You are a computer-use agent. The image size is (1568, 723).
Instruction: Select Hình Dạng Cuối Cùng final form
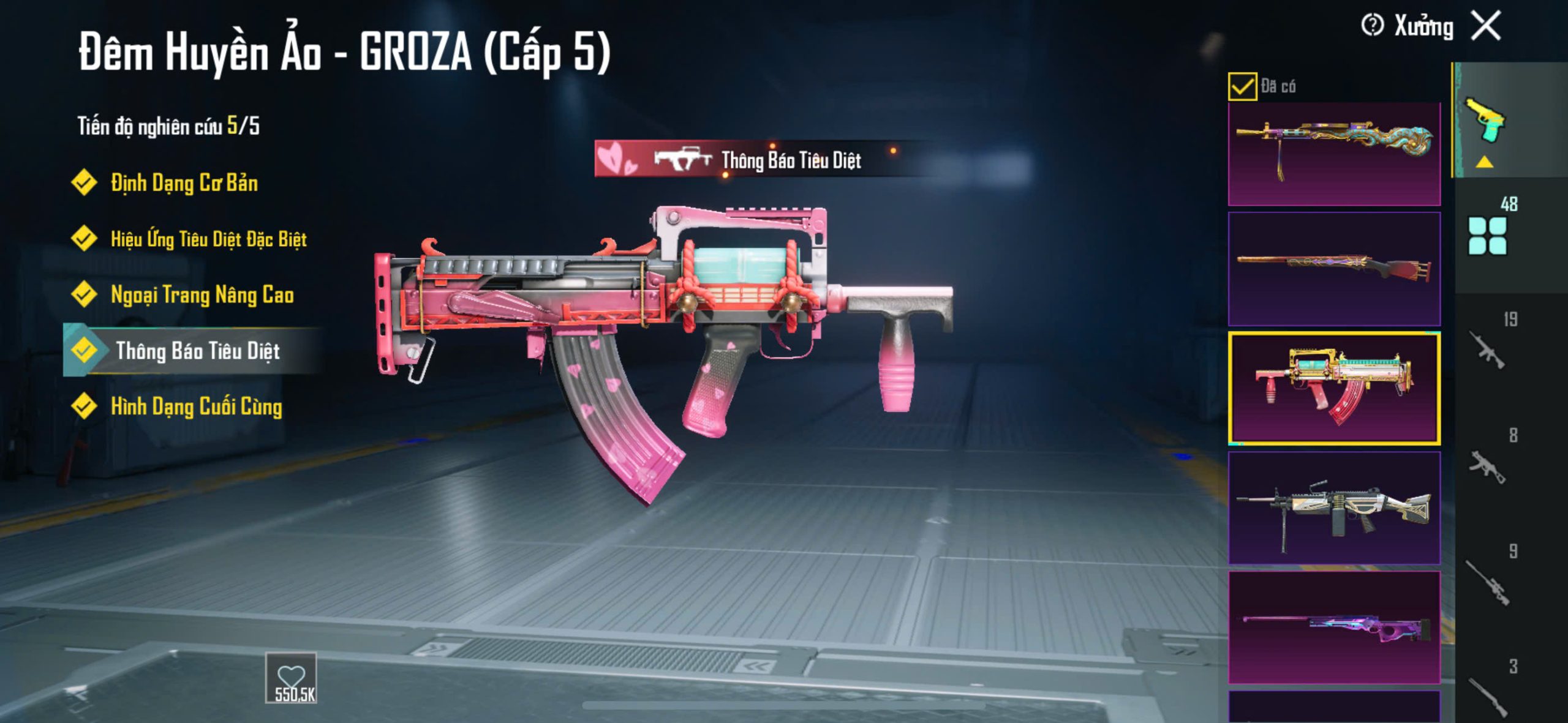[196, 406]
